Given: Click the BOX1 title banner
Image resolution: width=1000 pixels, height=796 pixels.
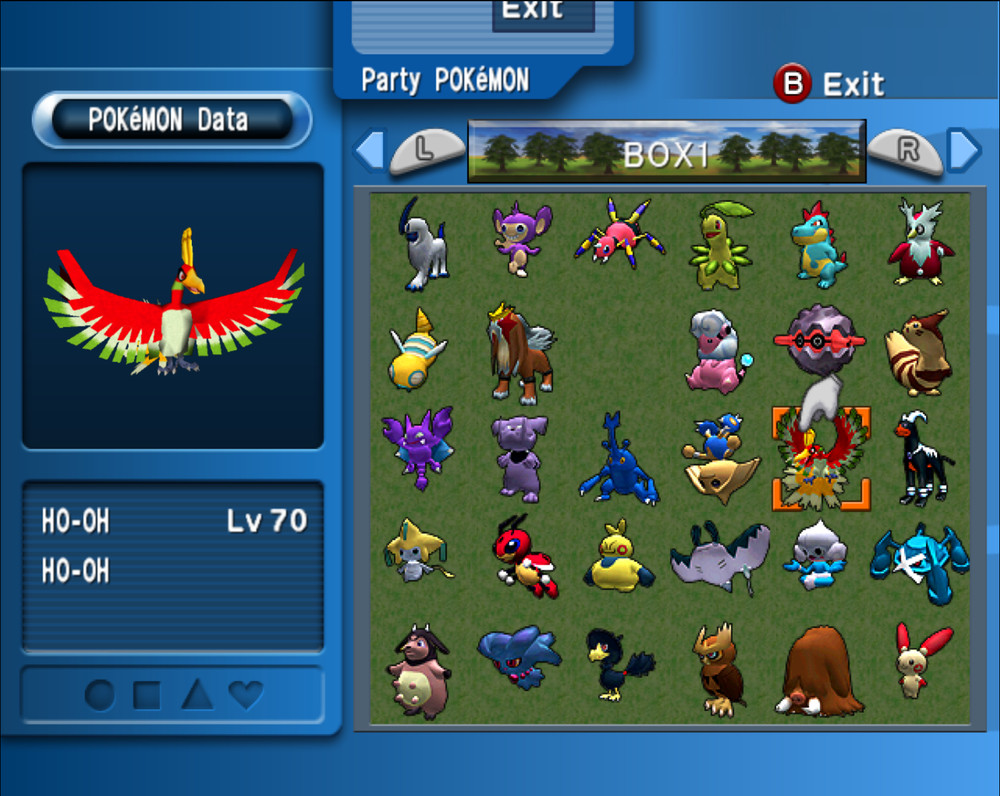Looking at the screenshot, I should [x=666, y=152].
